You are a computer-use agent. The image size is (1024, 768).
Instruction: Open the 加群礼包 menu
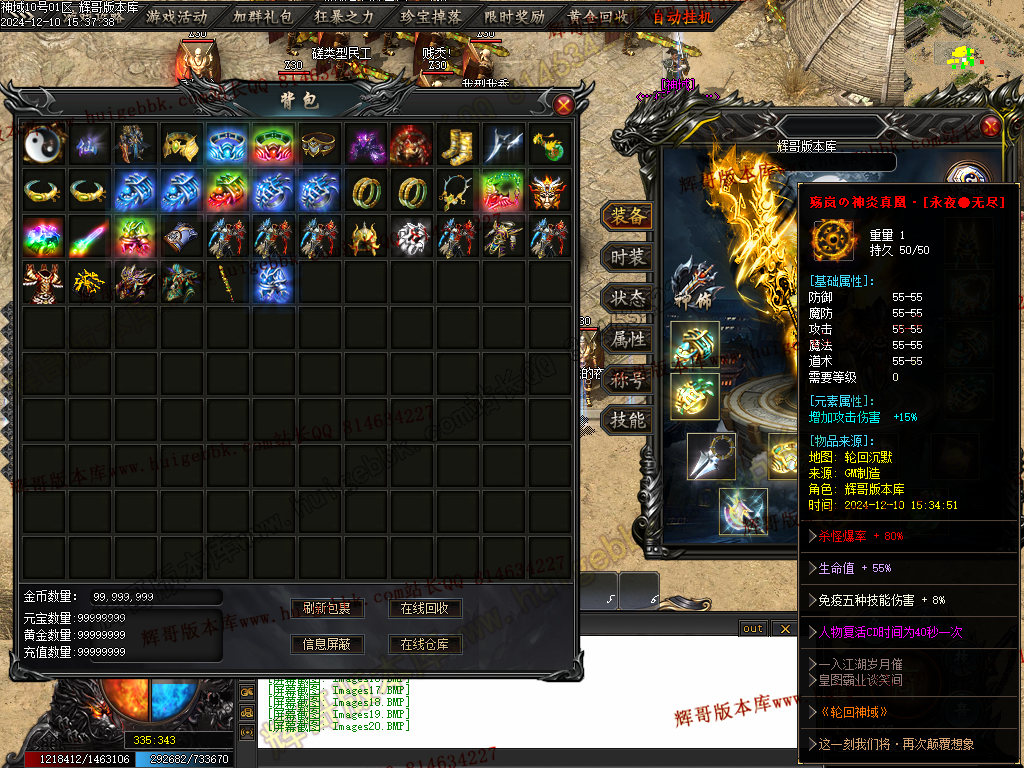click(x=261, y=16)
